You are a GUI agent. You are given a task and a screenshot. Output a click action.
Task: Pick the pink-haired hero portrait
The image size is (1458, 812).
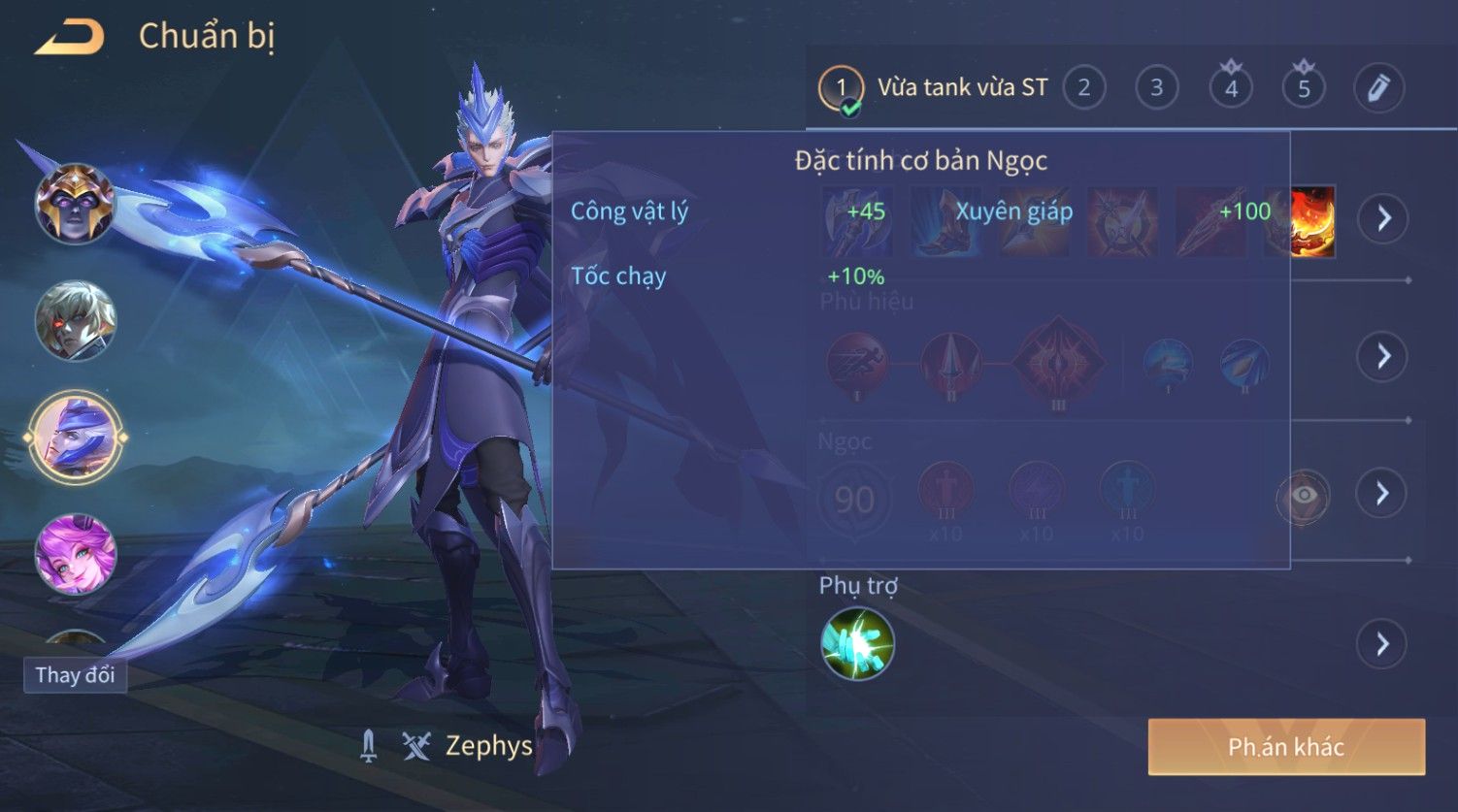(x=75, y=554)
